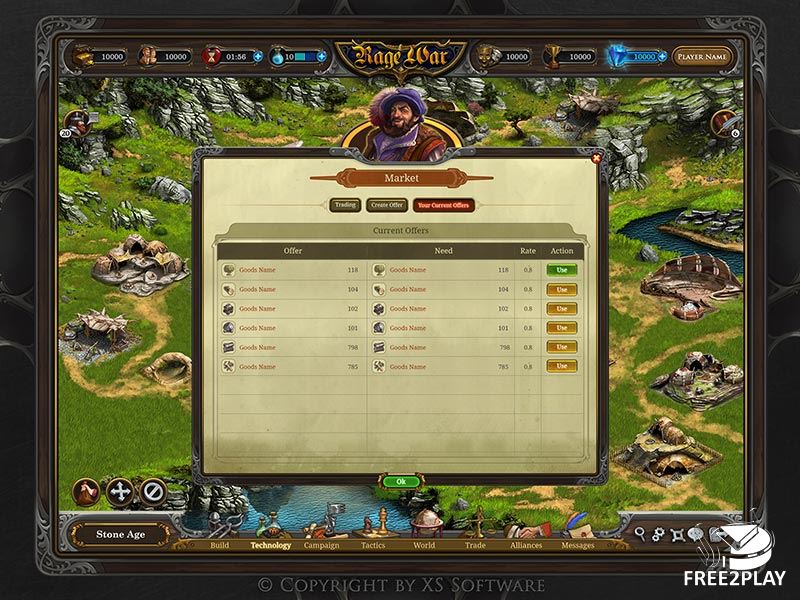This screenshot has height=600, width=800.
Task: Open the Tactics menu
Action: click(373, 545)
